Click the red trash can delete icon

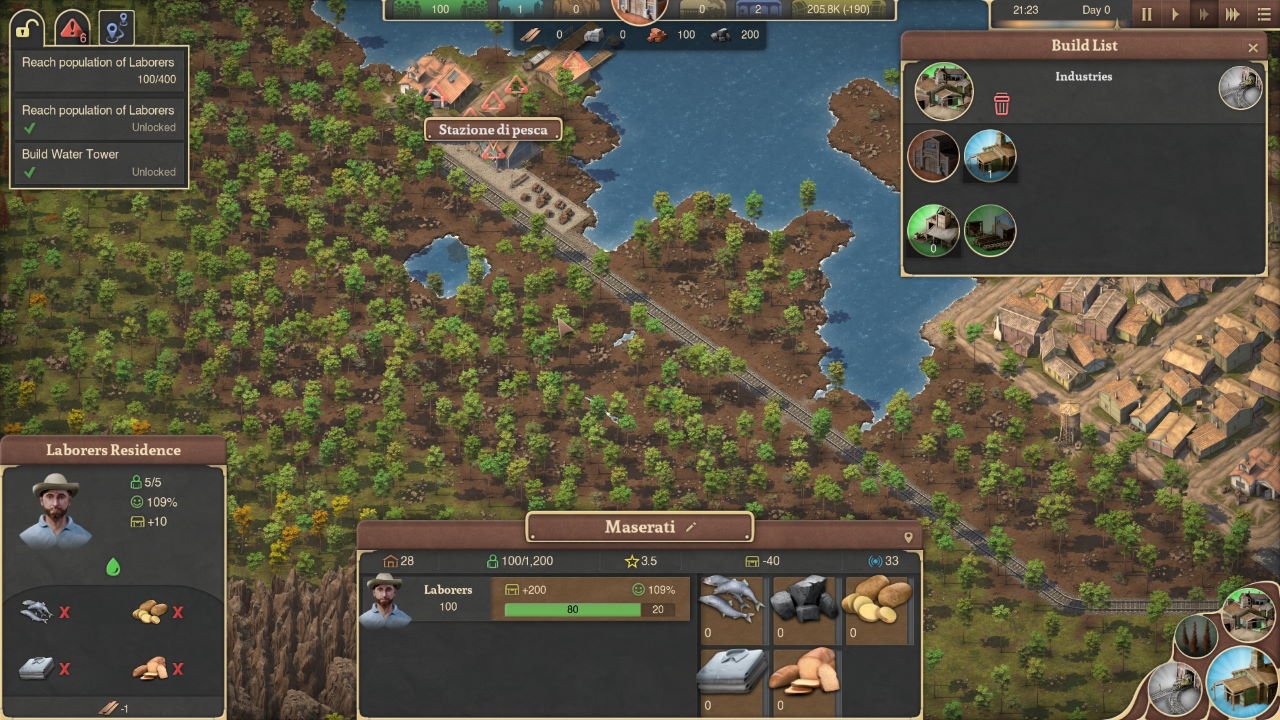coord(1001,104)
